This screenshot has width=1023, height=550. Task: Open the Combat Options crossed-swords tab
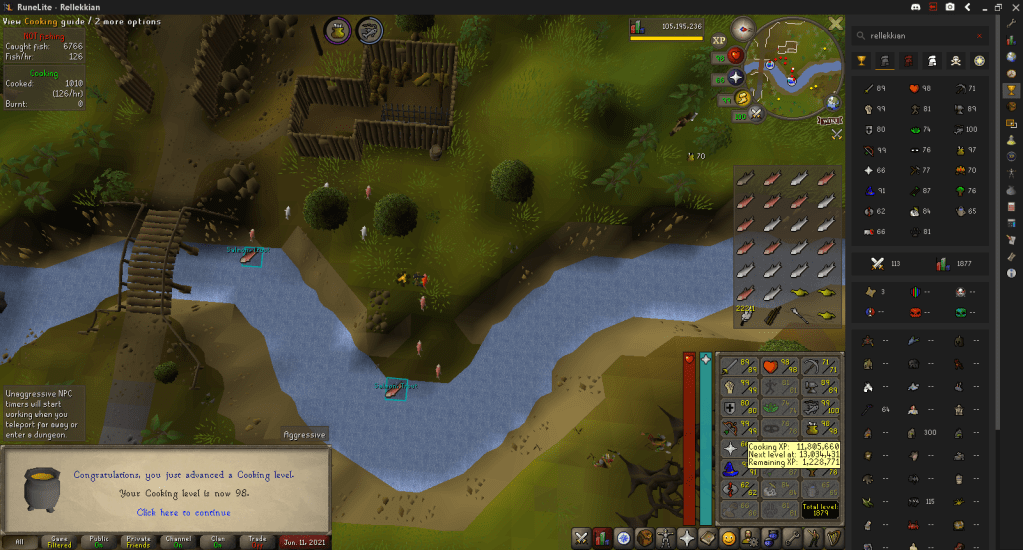pos(581,538)
